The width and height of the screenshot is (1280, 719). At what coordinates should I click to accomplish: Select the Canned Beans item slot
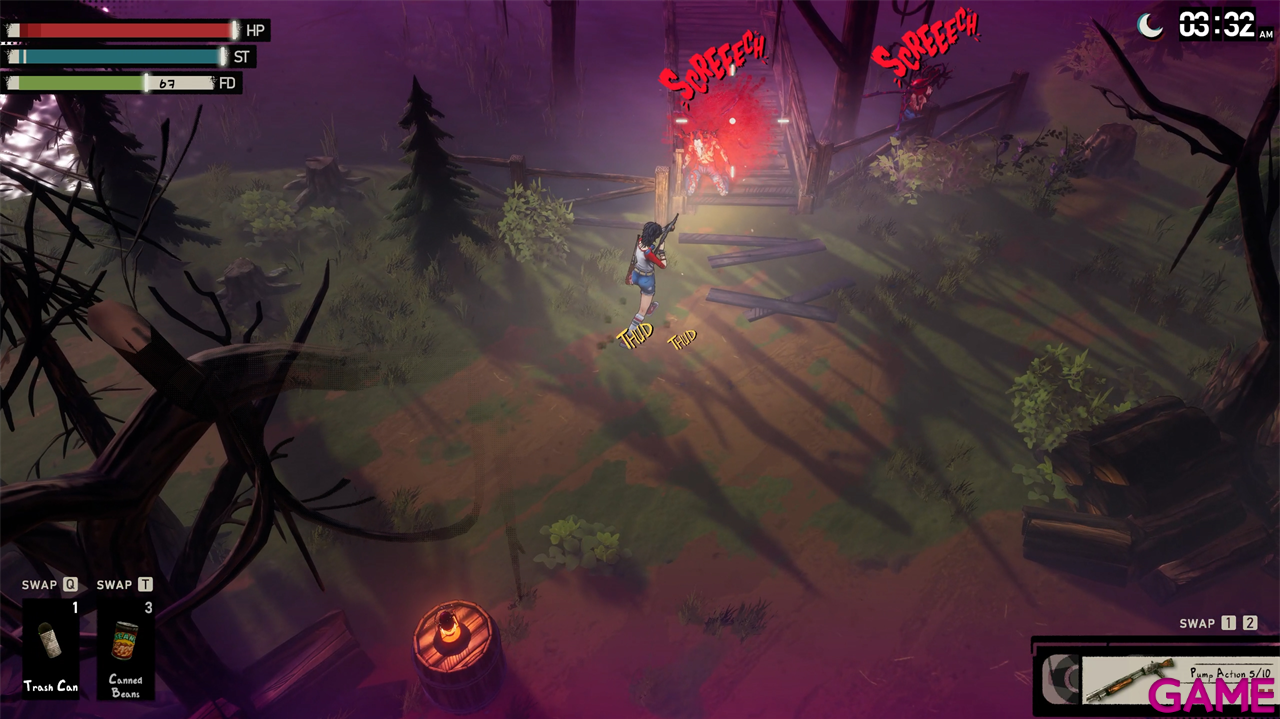coord(126,648)
